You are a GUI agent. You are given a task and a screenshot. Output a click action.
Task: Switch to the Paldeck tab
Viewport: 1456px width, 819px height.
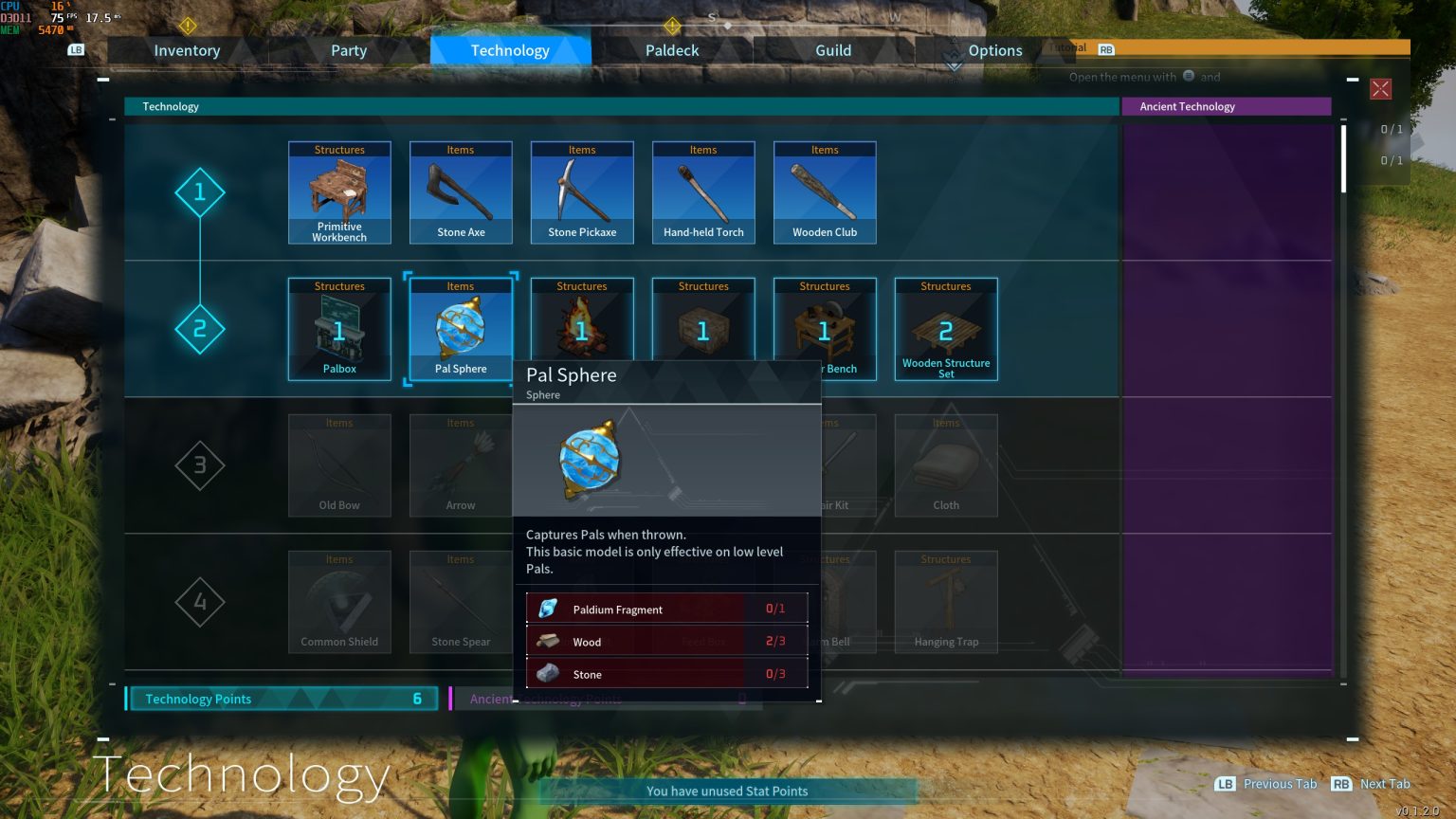[x=671, y=50]
